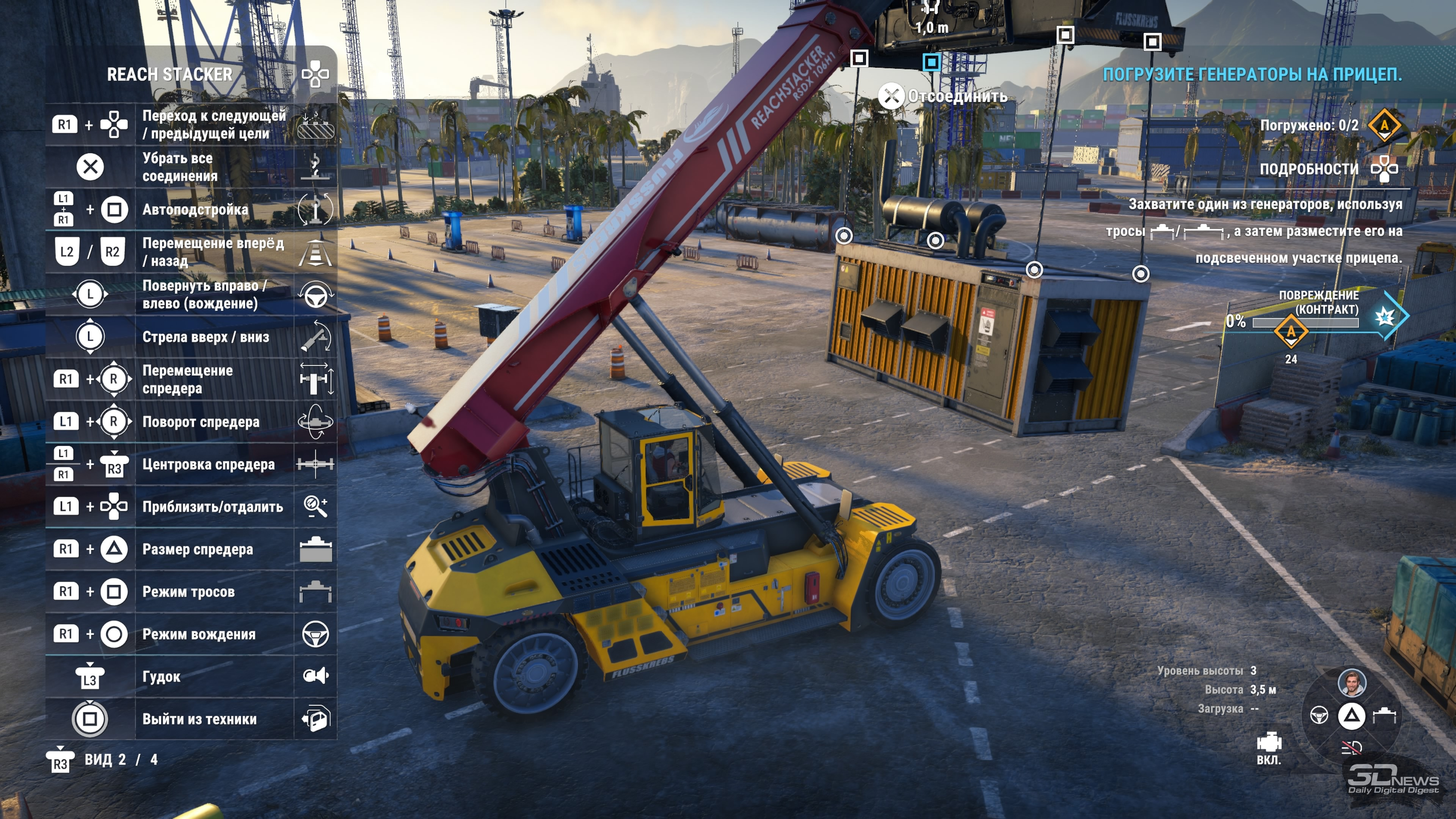The image size is (1456, 819).
Task: Pick the cable mode icon in the radial wheel
Action: (x=1384, y=715)
